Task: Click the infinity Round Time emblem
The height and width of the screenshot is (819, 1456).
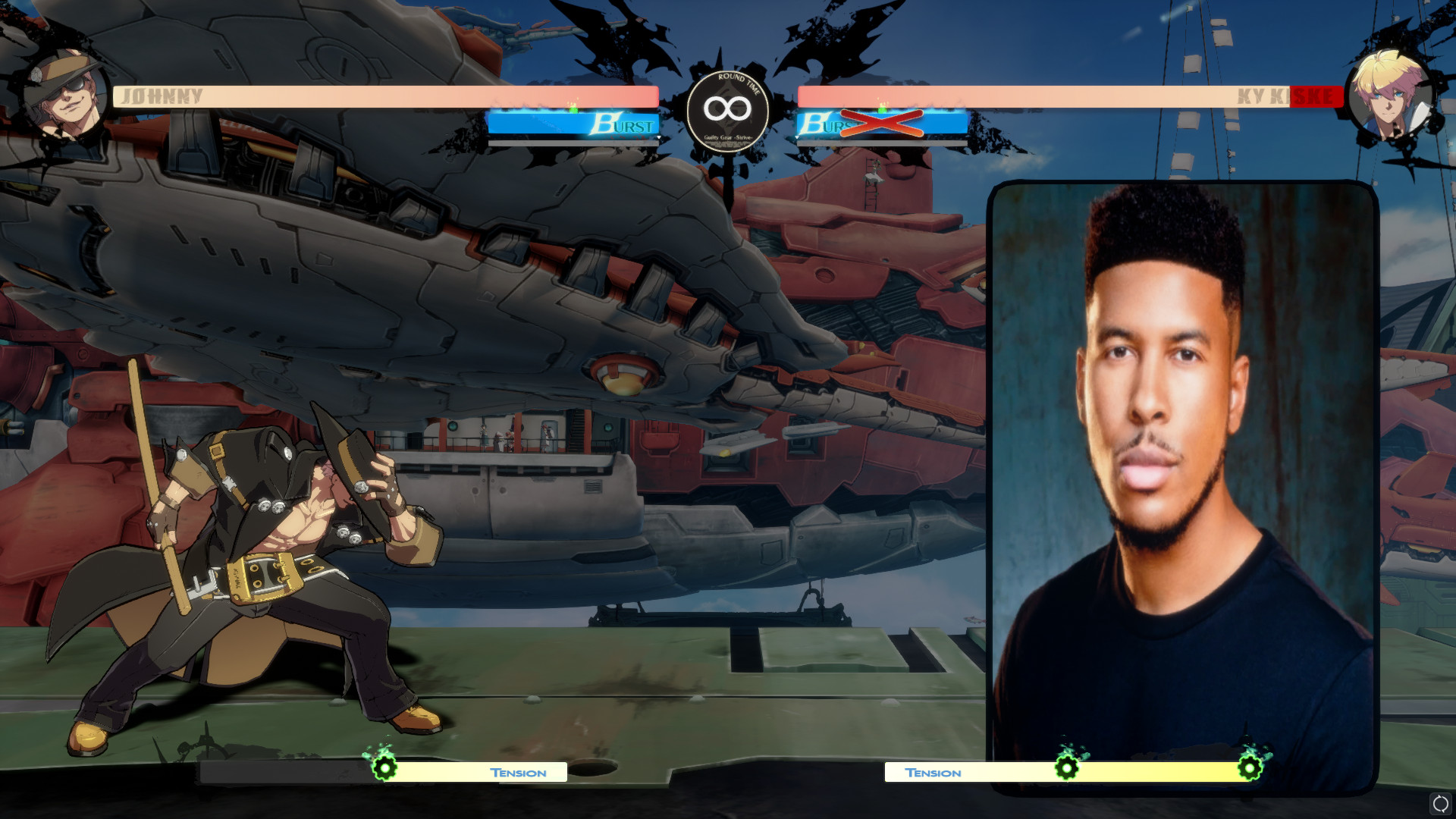Action: (726, 108)
